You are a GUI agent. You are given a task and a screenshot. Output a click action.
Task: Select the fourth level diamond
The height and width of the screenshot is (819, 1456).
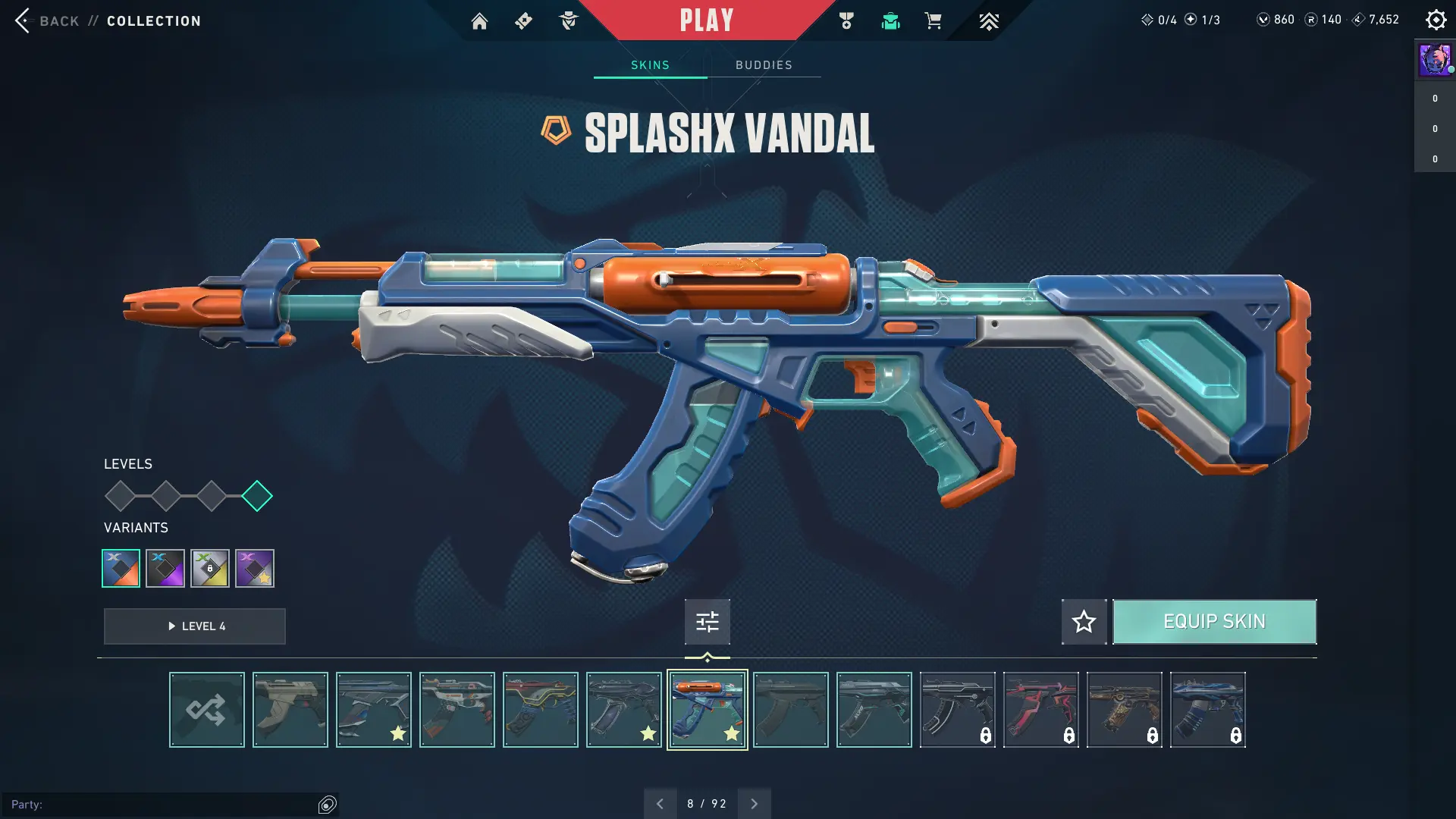pos(257,496)
